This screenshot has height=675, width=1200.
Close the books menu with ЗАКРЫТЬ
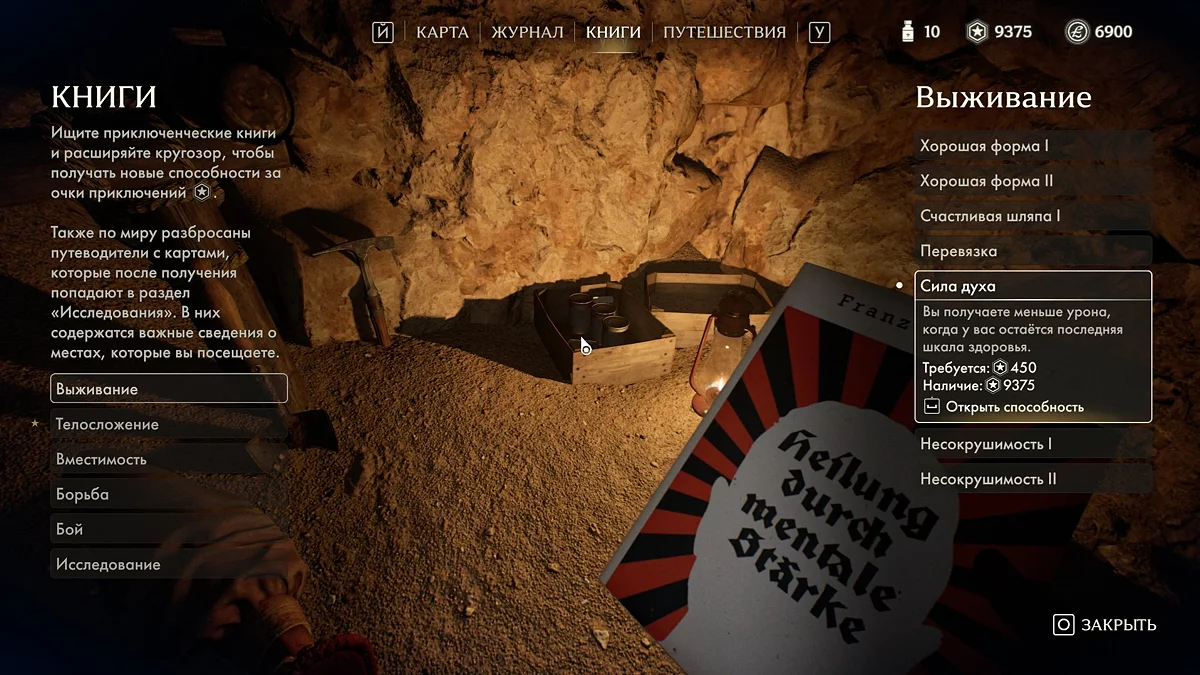(x=1105, y=625)
